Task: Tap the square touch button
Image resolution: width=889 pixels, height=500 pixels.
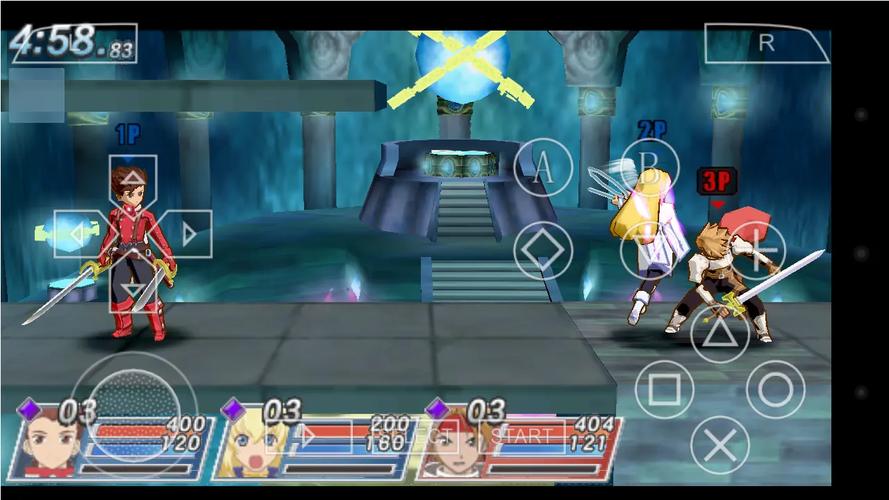Action: (665, 389)
